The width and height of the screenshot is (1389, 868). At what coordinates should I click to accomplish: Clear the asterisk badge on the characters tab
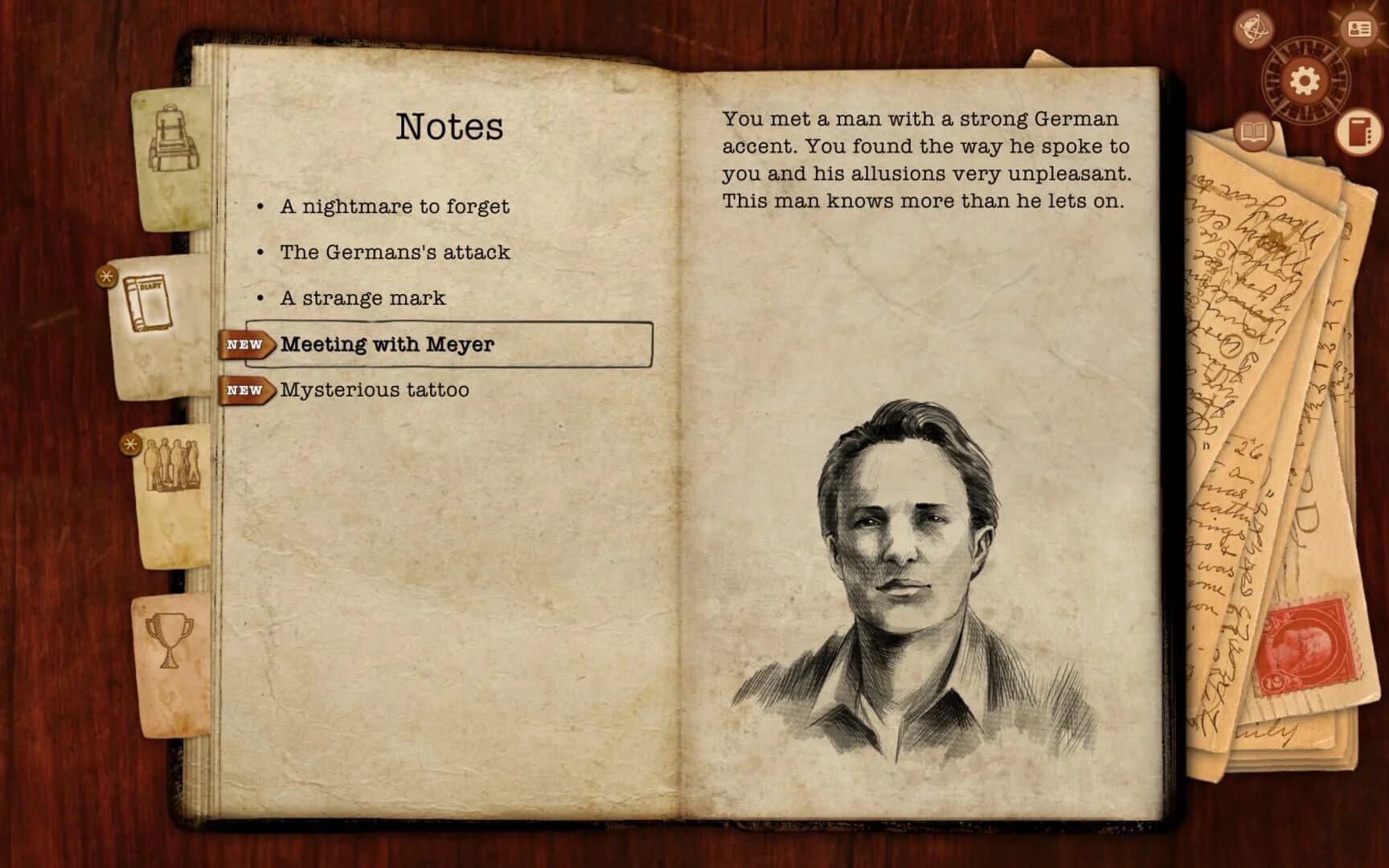[129, 443]
